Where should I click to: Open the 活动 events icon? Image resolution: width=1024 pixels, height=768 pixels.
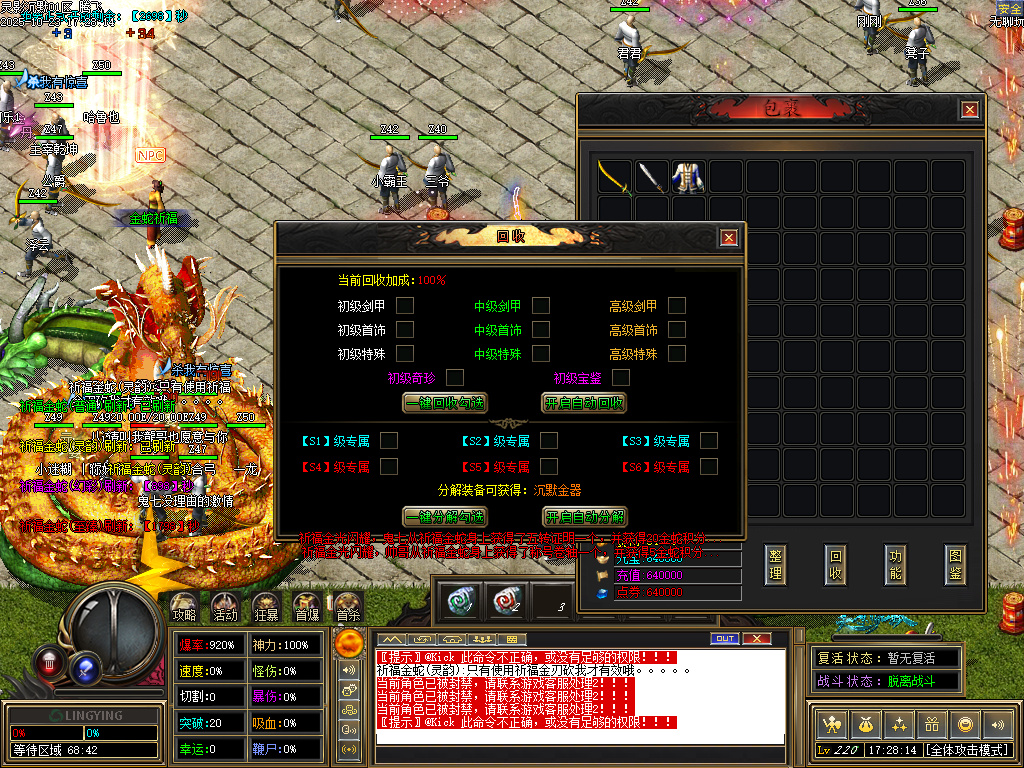click(x=225, y=605)
